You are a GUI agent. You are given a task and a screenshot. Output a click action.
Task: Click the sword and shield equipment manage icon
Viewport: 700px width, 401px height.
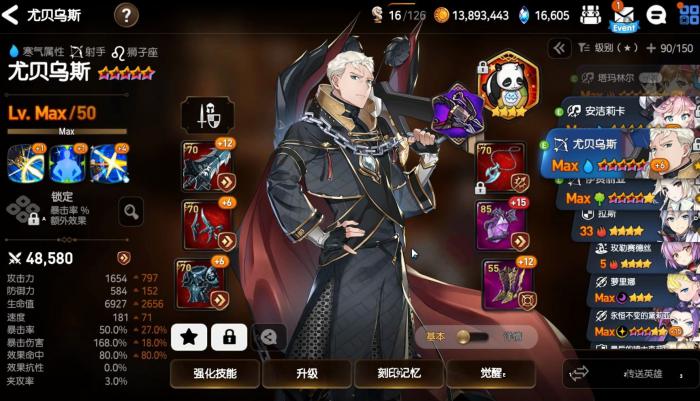click(x=208, y=115)
